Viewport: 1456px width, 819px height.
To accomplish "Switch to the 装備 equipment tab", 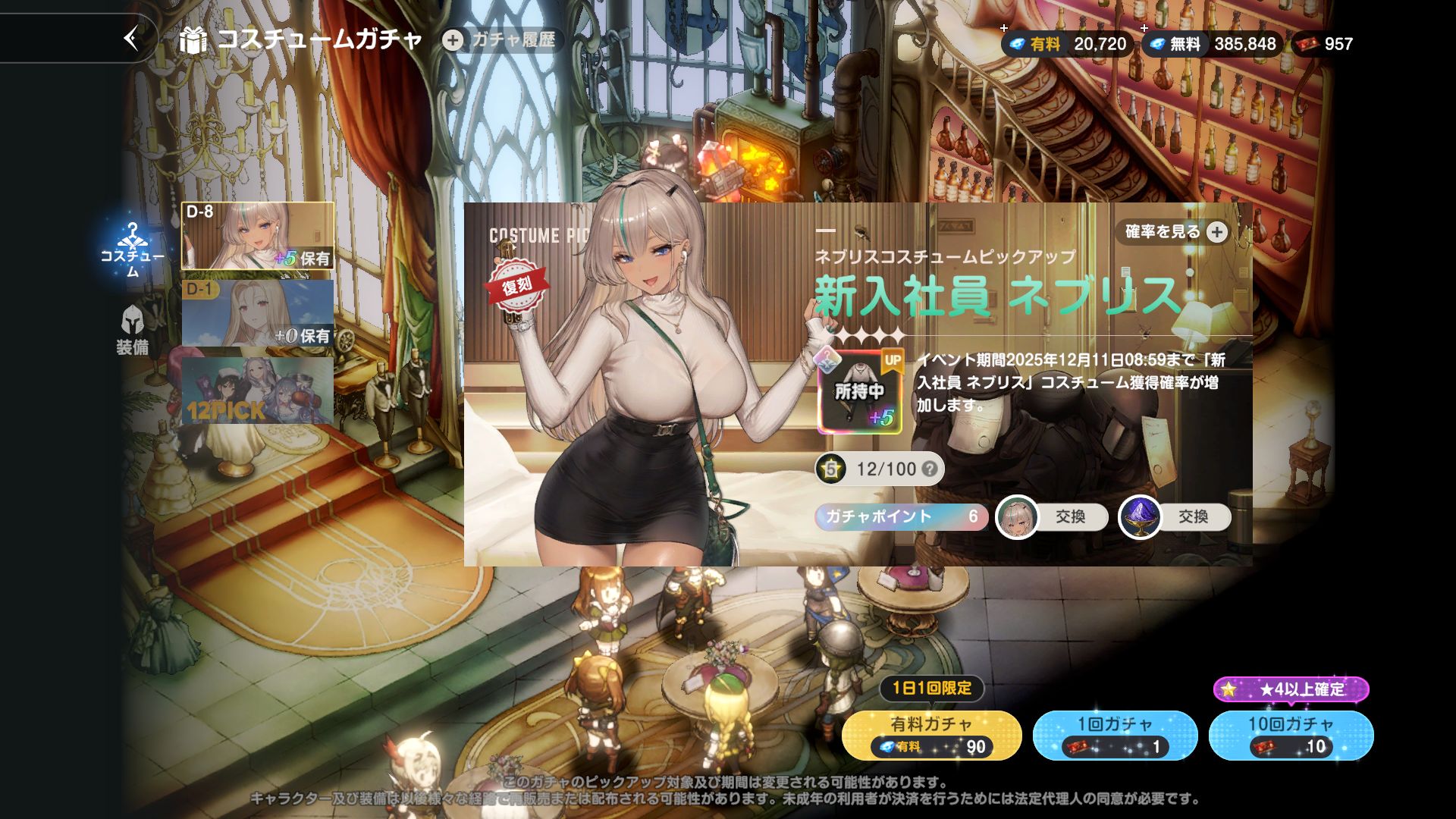I will coord(133,330).
